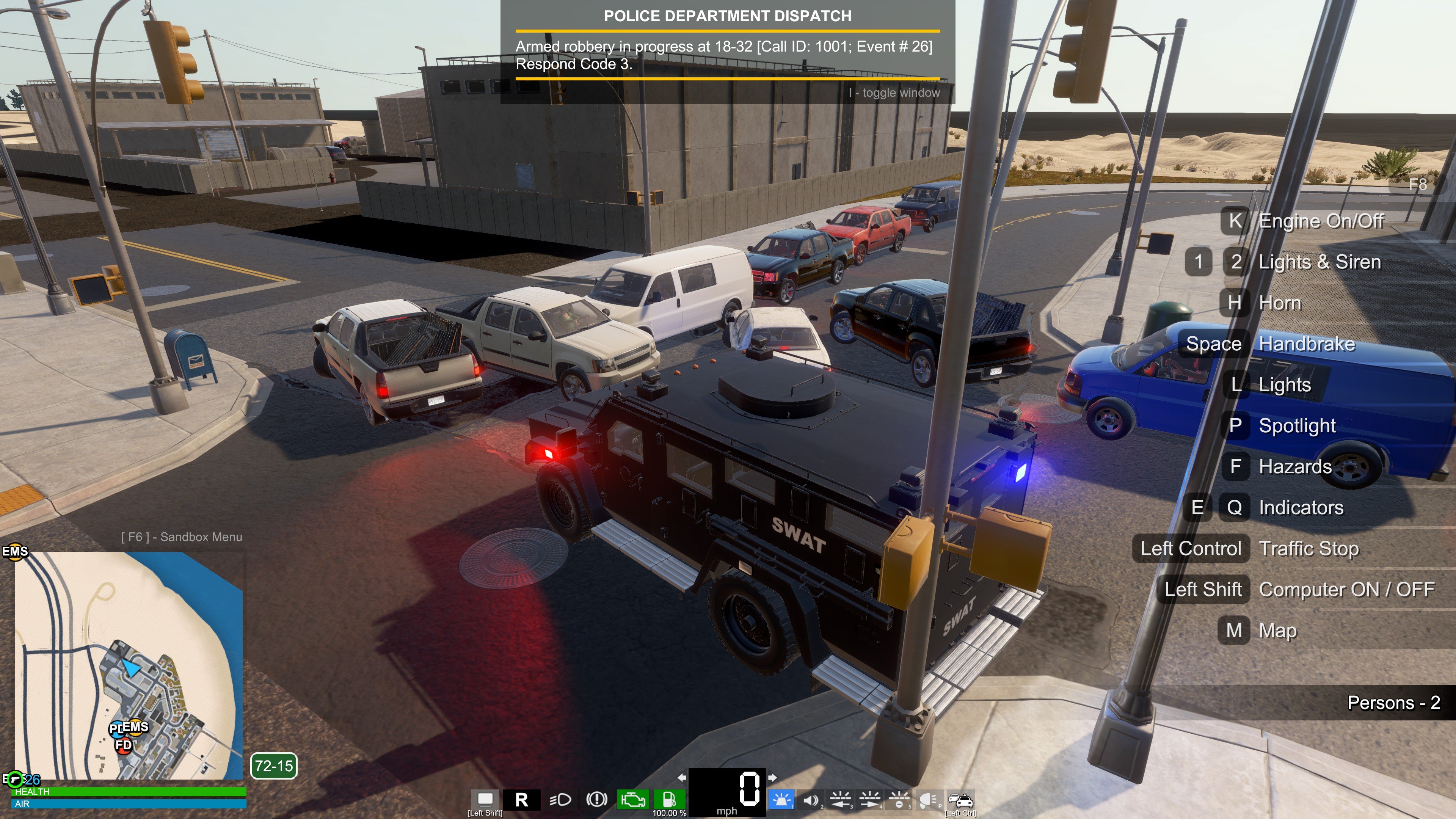Turn on the spotlight icon

[928, 799]
